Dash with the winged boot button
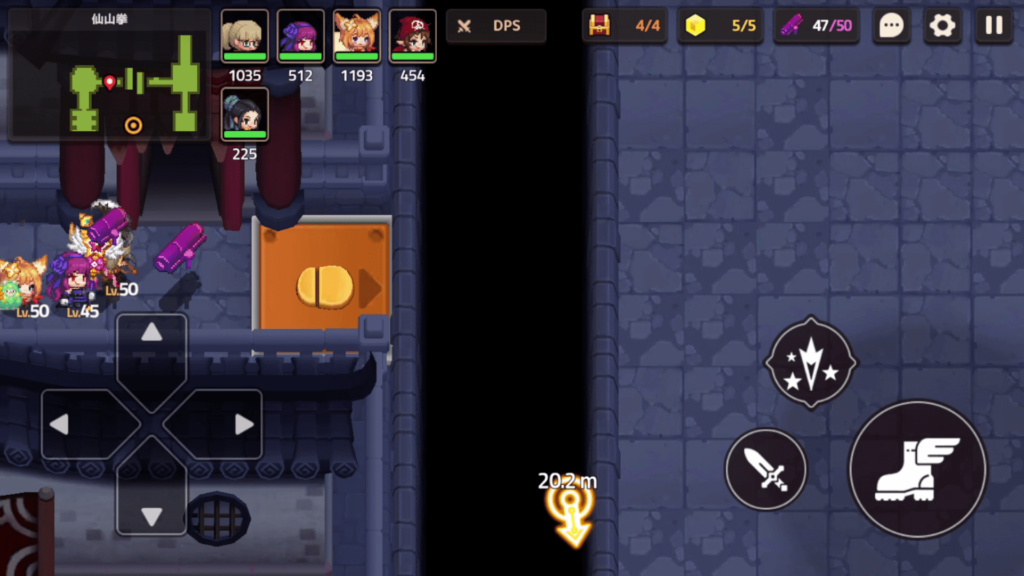Viewport: 1024px width, 576px height. click(917, 469)
